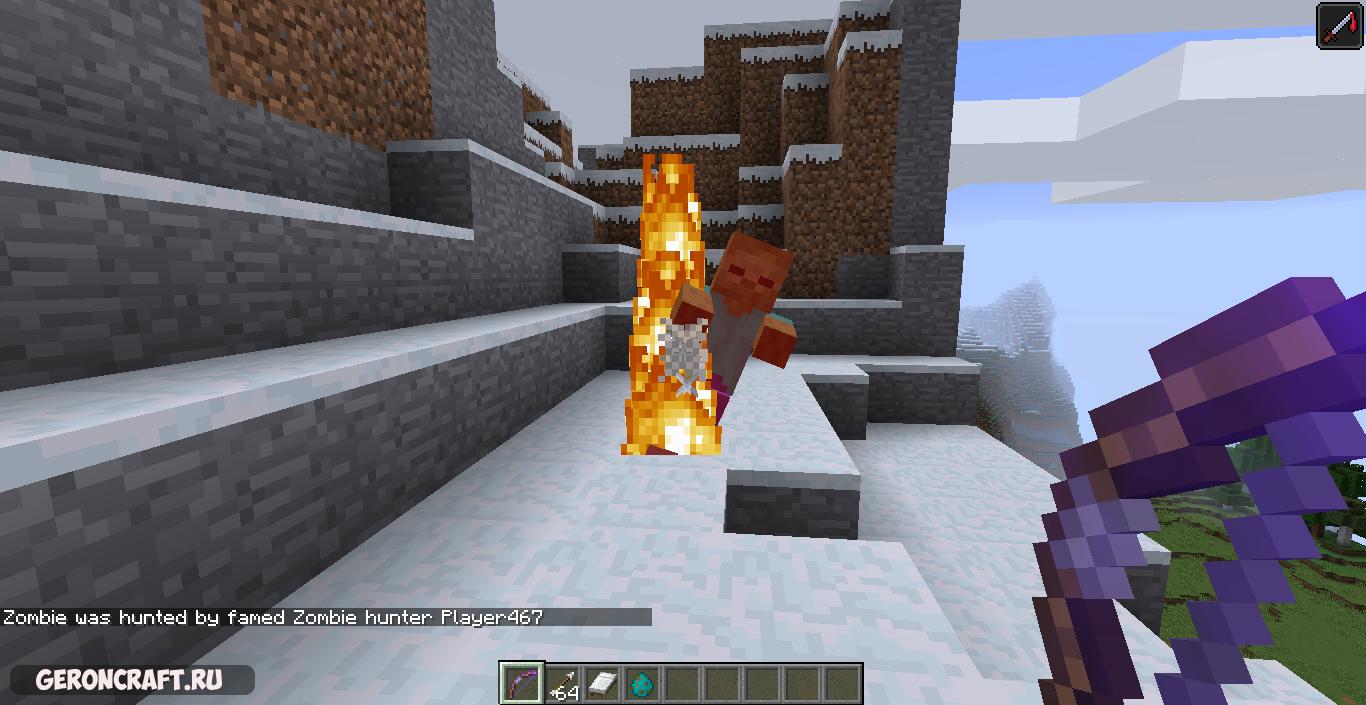Open the GERONCRAFT.RU watermark link
This screenshot has height=705, width=1366.
coord(128,681)
